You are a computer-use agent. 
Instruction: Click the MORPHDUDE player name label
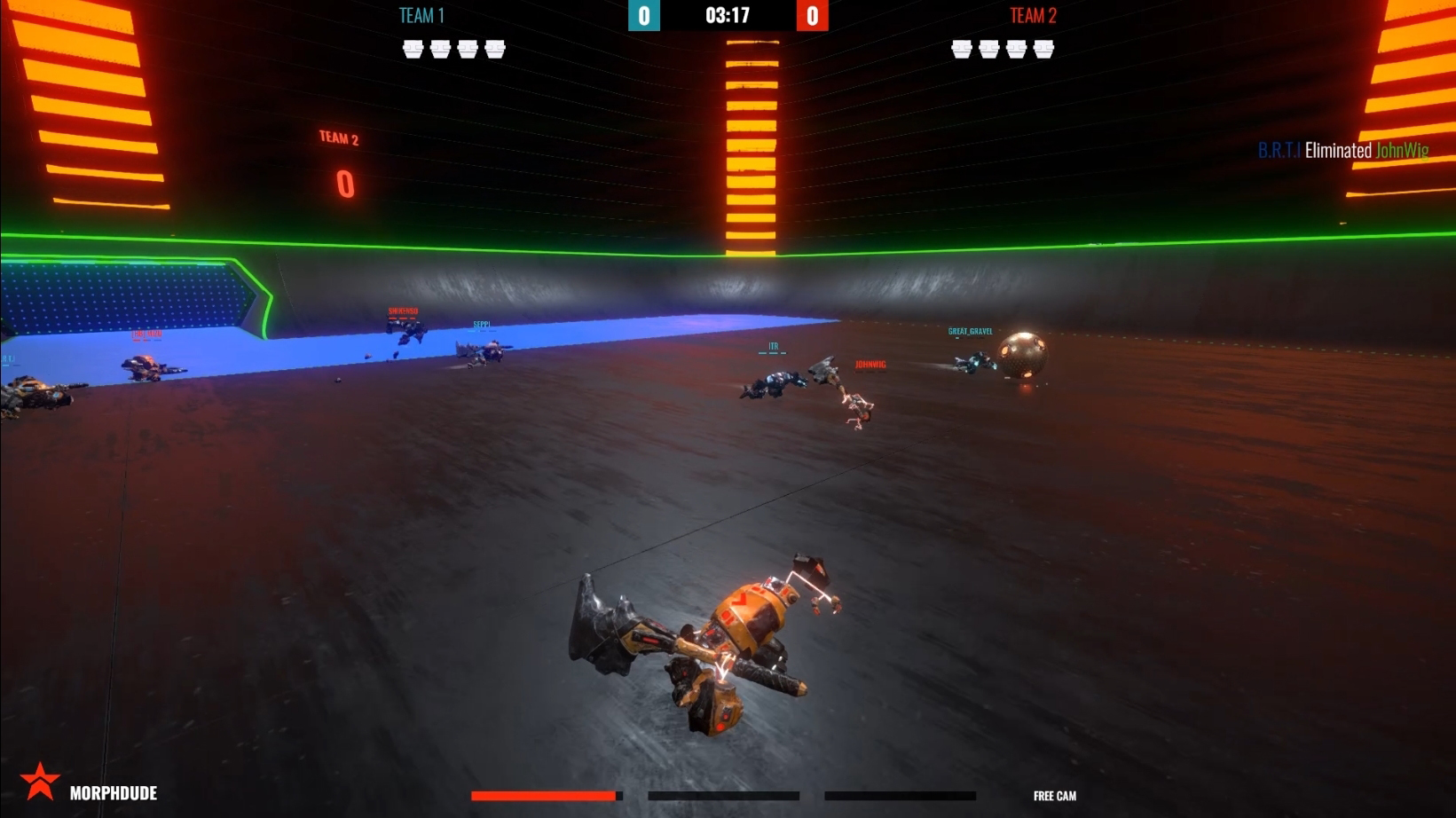(114, 794)
